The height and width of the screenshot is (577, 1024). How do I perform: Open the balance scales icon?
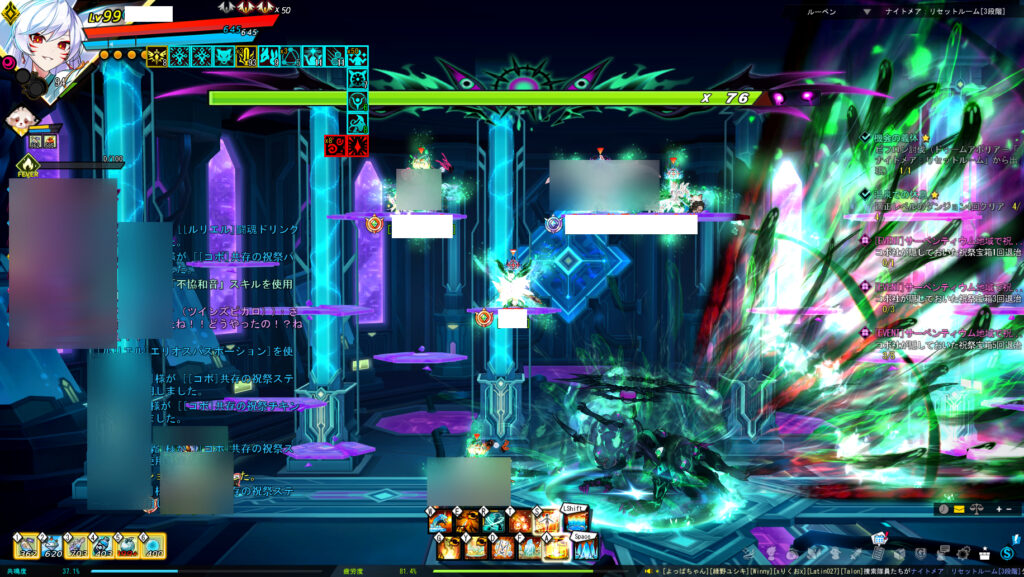tap(975, 508)
